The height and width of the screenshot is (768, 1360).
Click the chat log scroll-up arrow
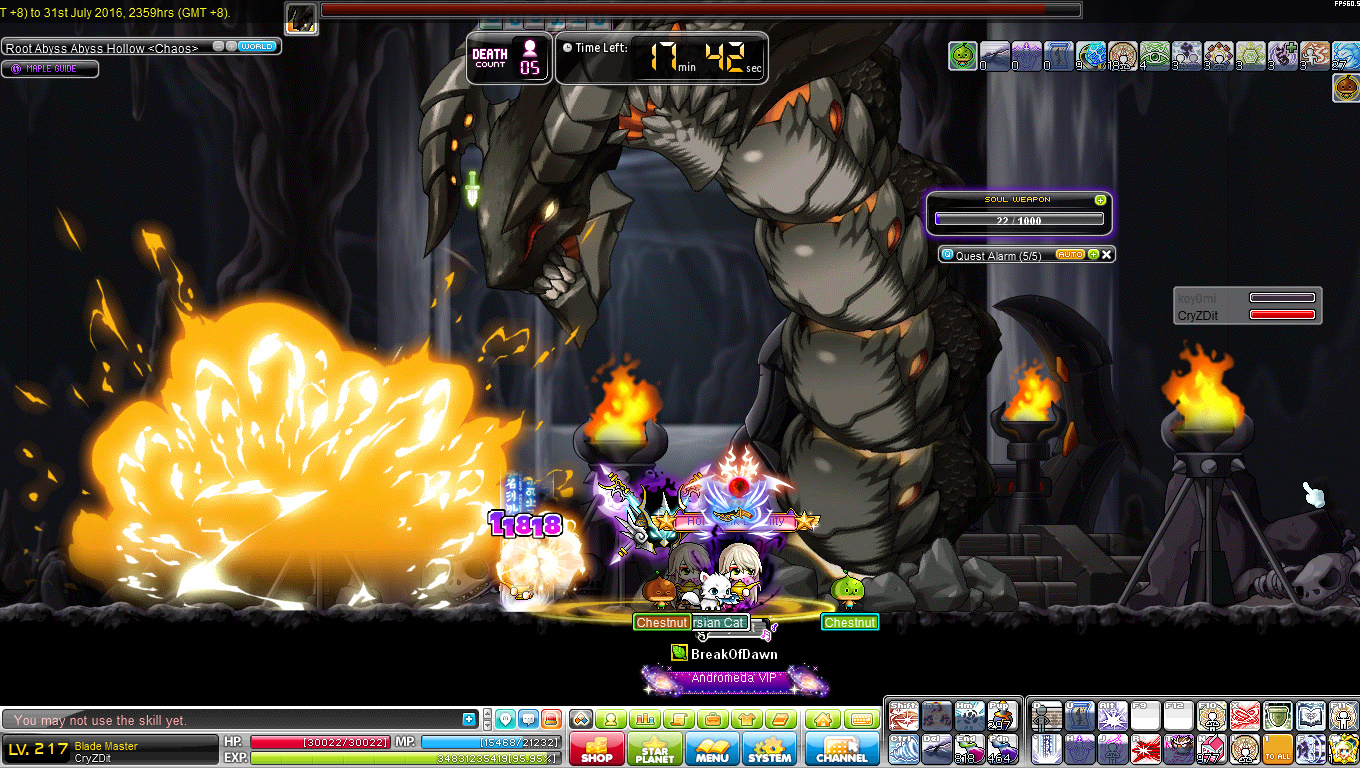[x=487, y=713]
